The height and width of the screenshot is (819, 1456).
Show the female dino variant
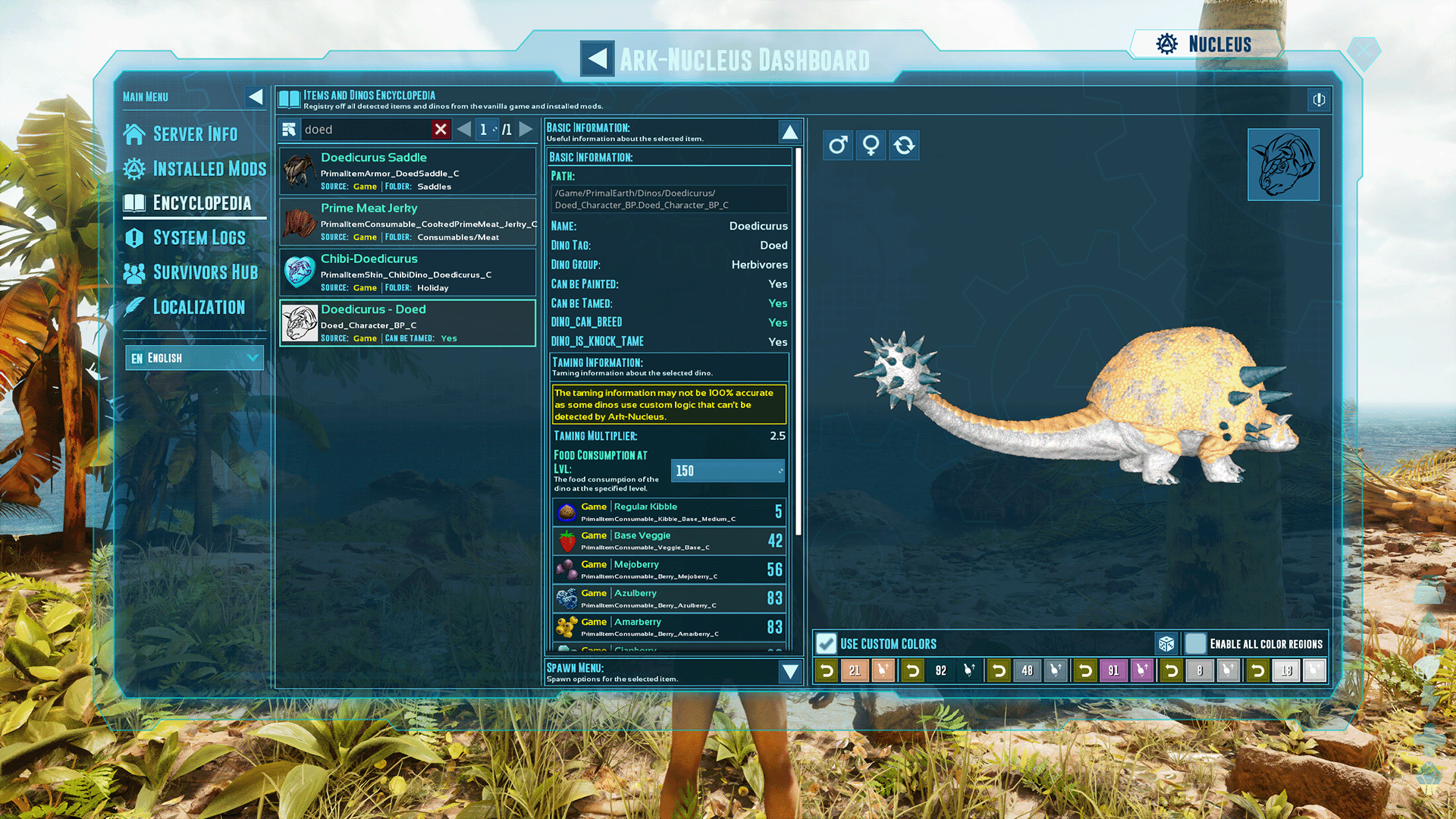tap(871, 145)
